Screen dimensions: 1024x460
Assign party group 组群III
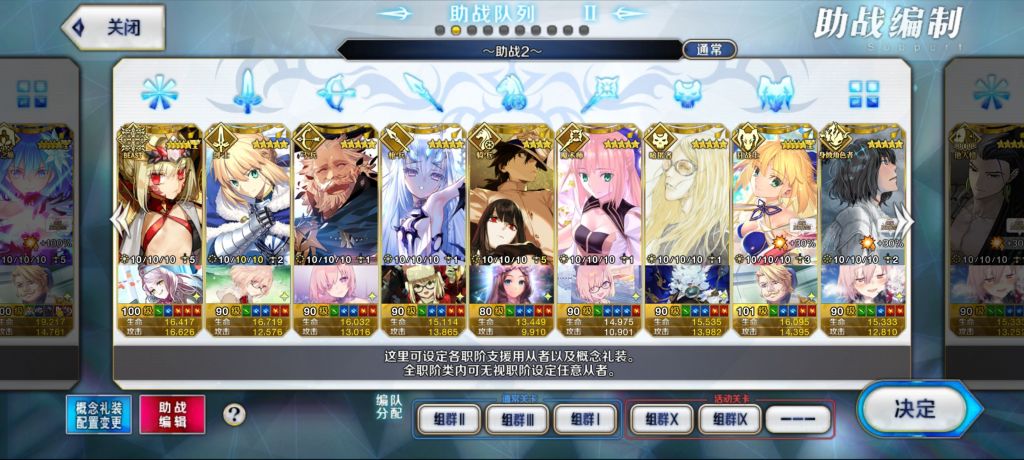pos(515,419)
